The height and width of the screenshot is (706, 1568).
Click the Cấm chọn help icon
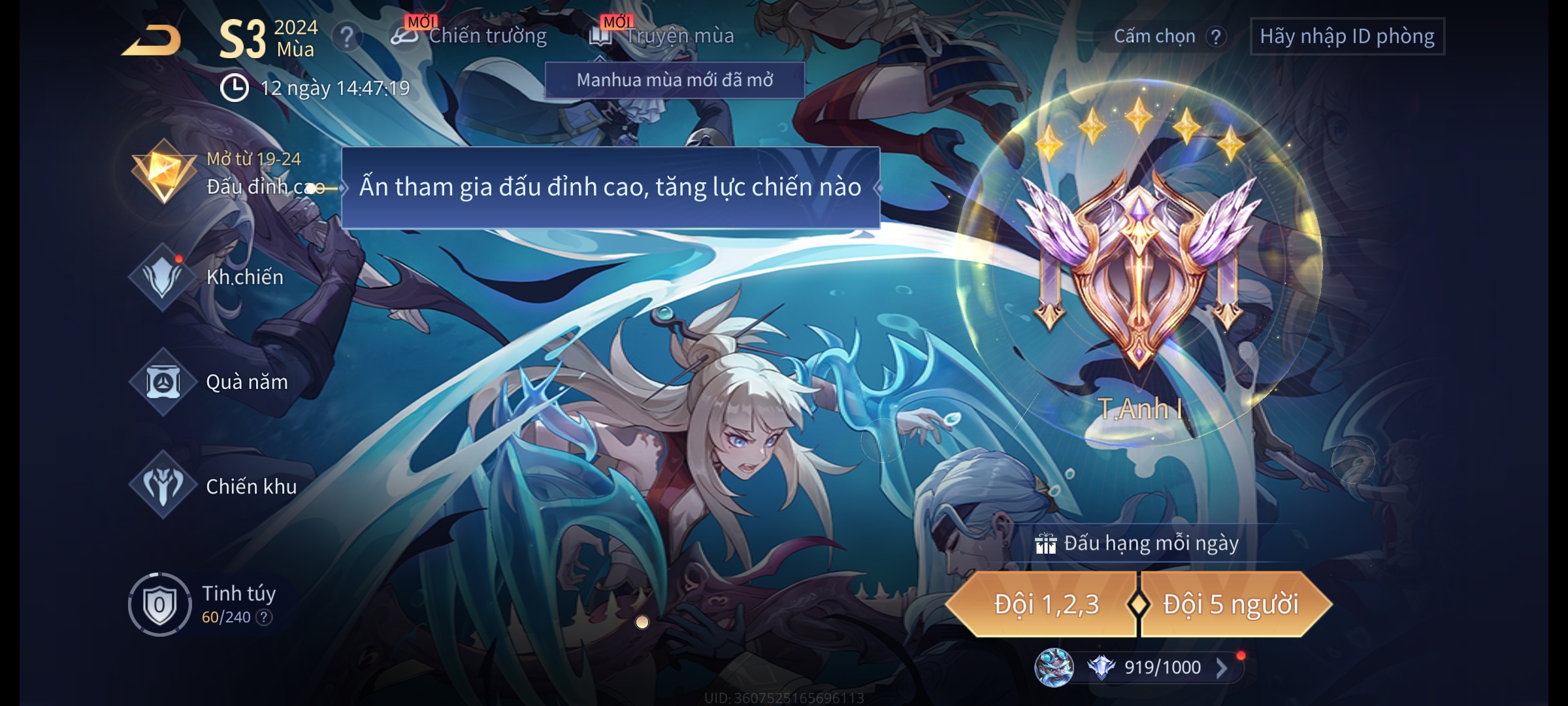1215,37
